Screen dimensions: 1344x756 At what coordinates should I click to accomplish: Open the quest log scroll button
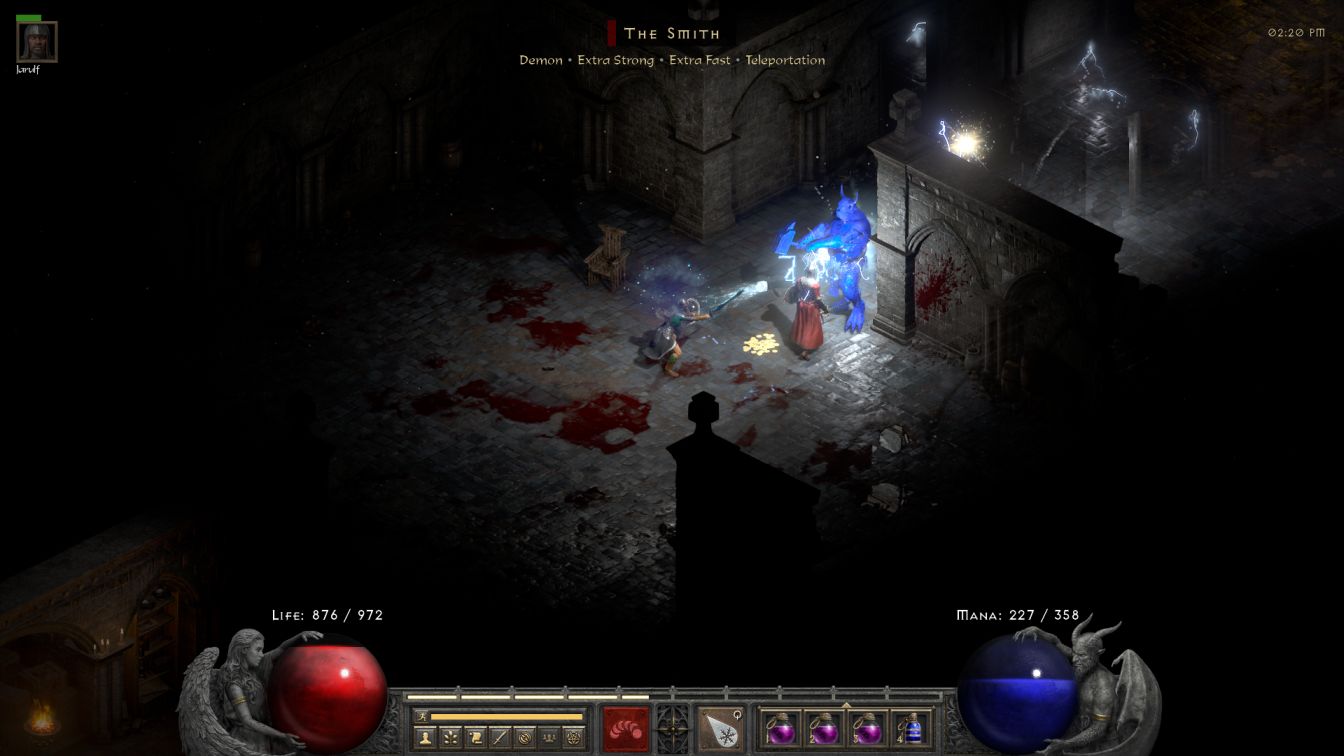click(x=476, y=738)
